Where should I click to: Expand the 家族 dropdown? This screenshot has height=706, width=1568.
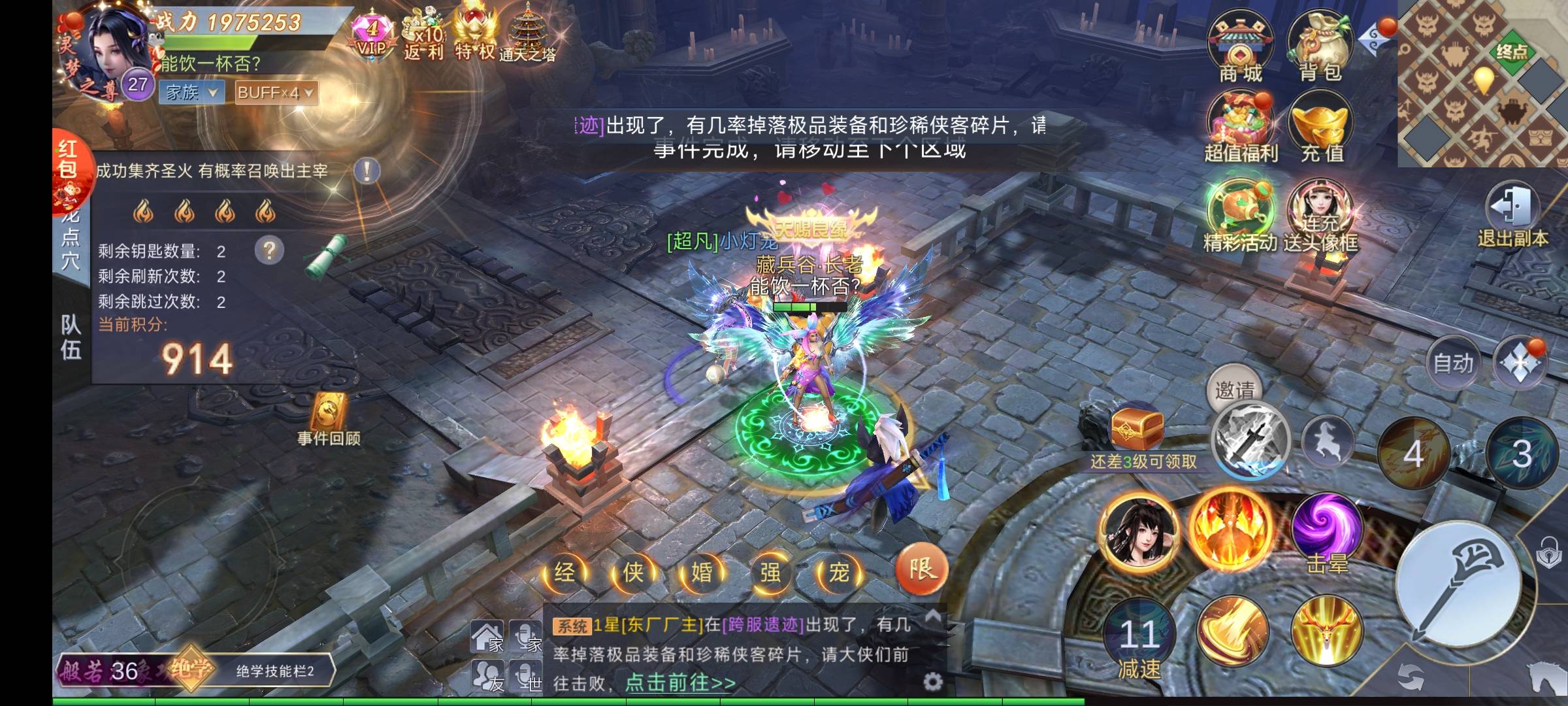coord(191,92)
